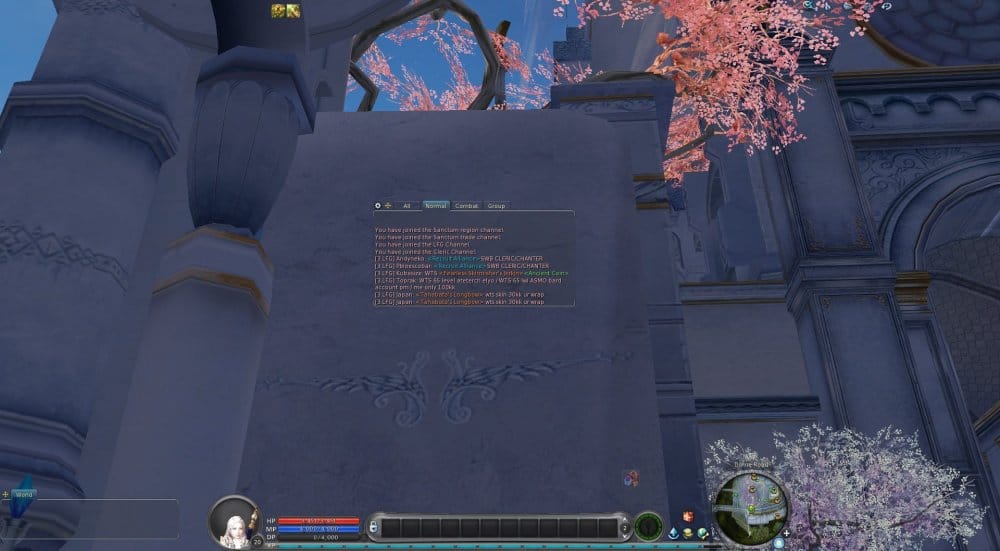Click the World chat tab
1000x551 pixels.
tap(25, 494)
